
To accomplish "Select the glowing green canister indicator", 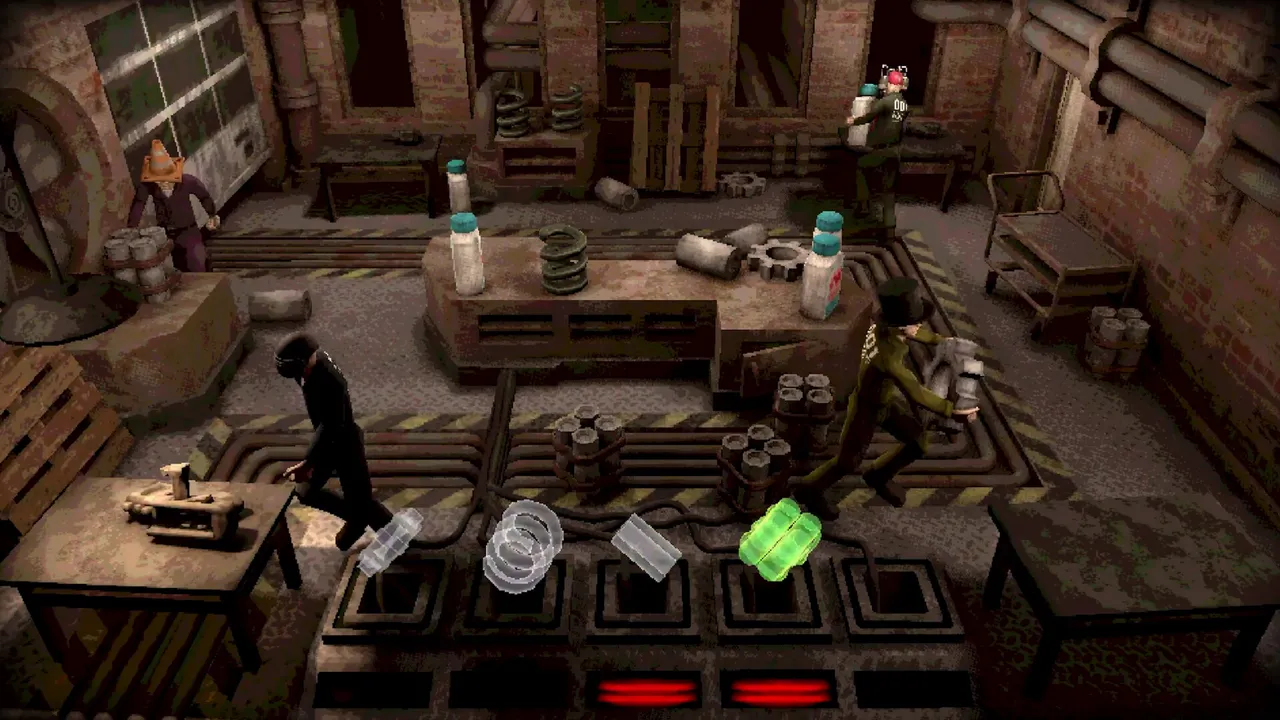I will click(x=780, y=538).
